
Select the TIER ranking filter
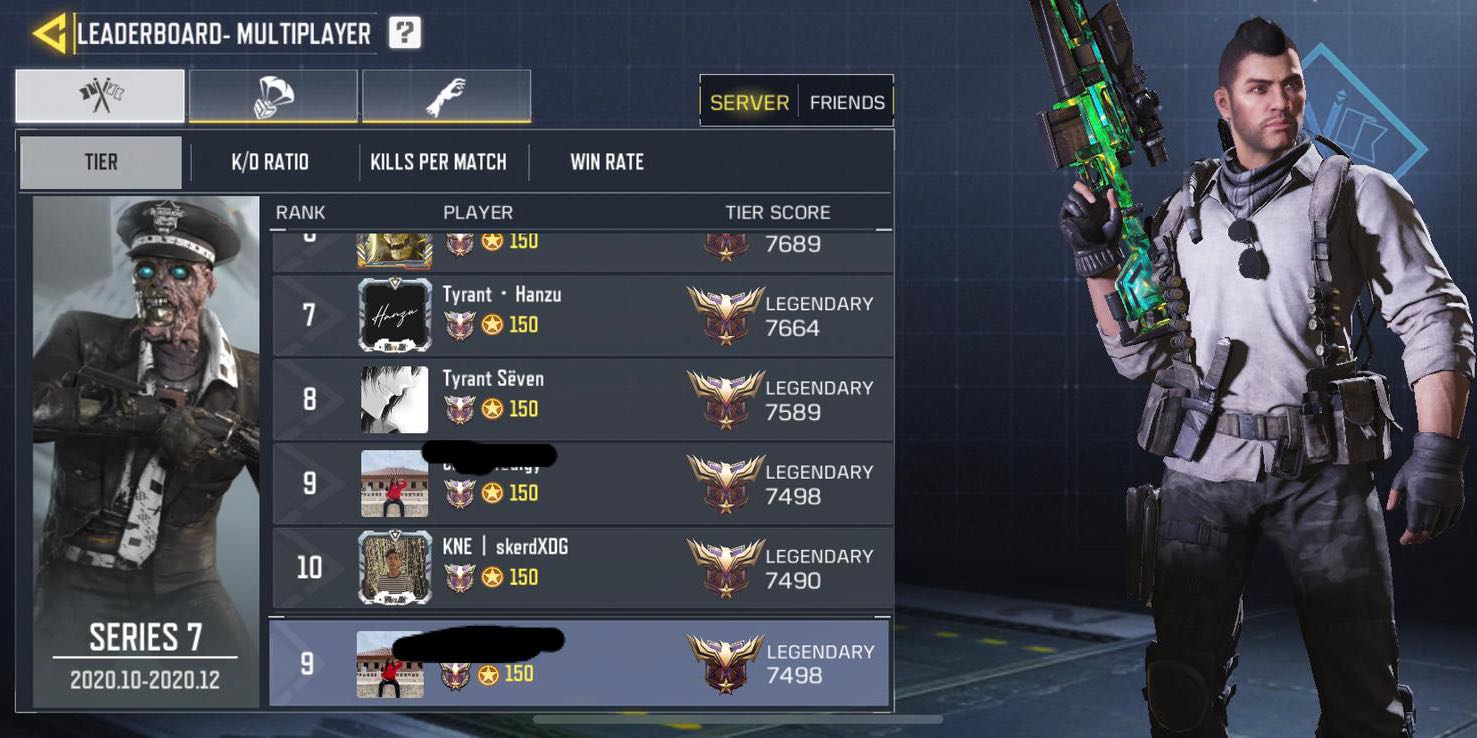click(99, 161)
